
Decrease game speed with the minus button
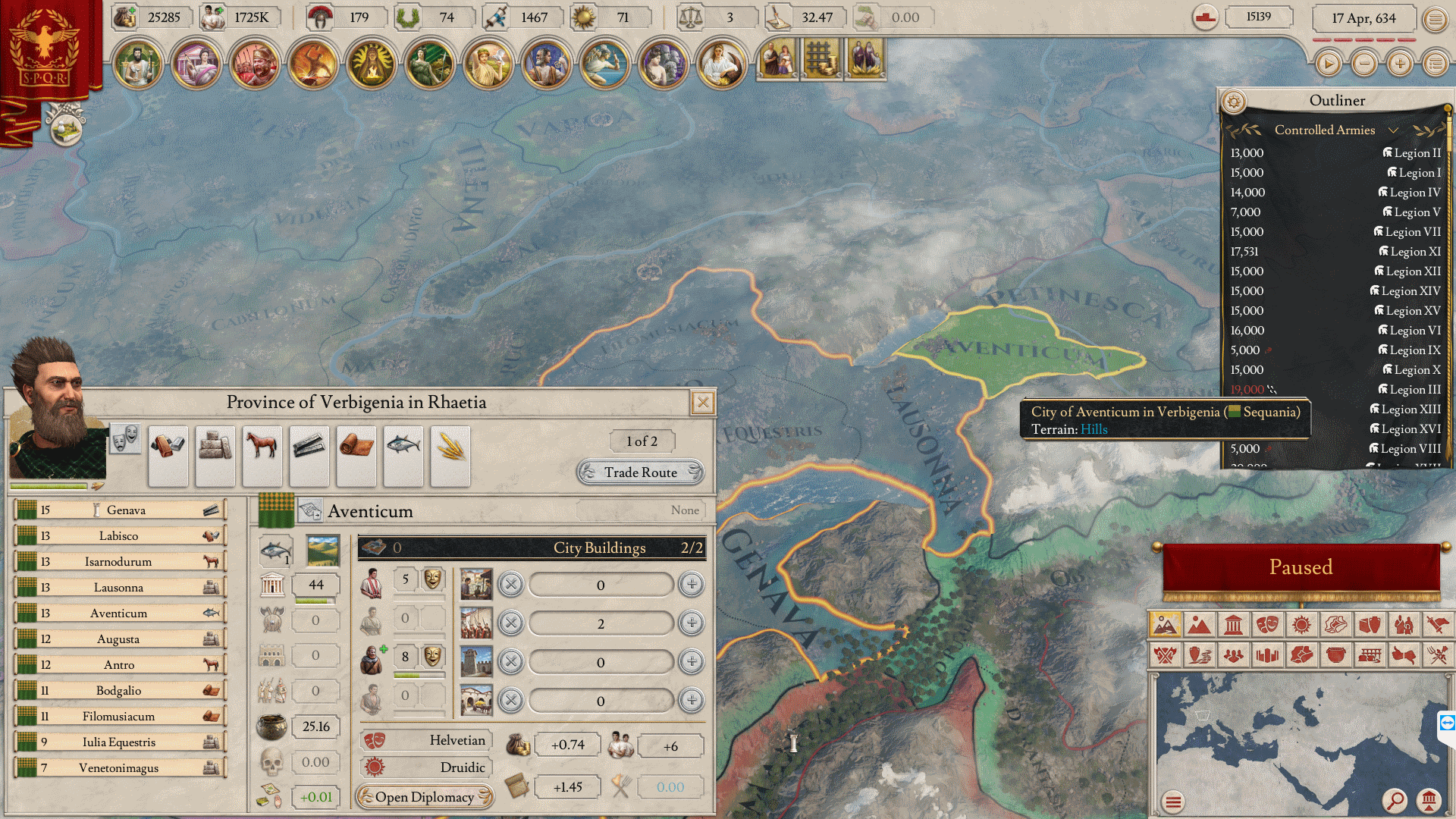[1364, 64]
